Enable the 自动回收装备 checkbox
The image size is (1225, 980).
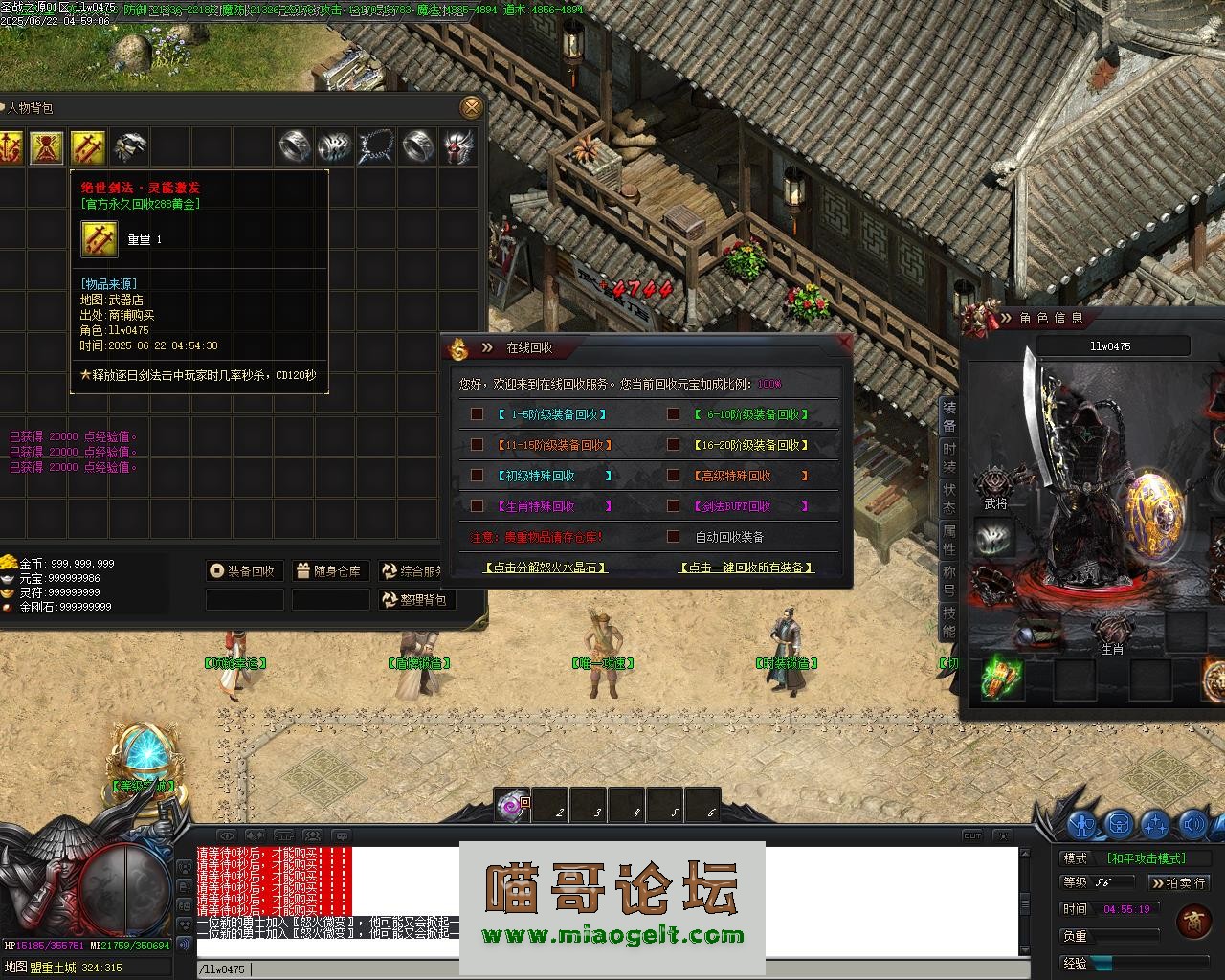point(674,537)
